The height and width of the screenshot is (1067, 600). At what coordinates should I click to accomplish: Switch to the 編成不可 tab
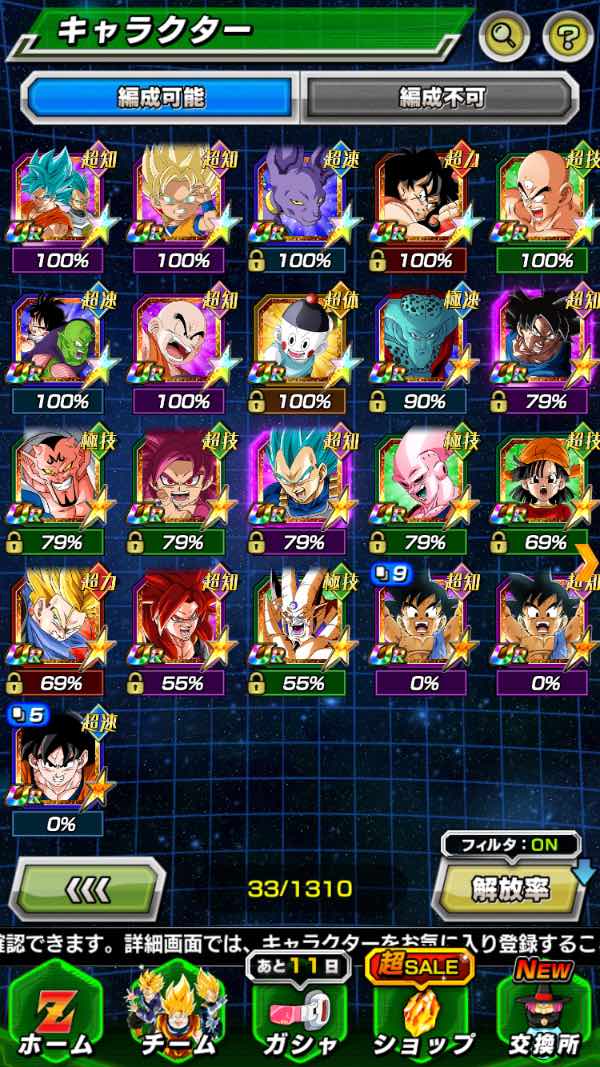coord(441,97)
